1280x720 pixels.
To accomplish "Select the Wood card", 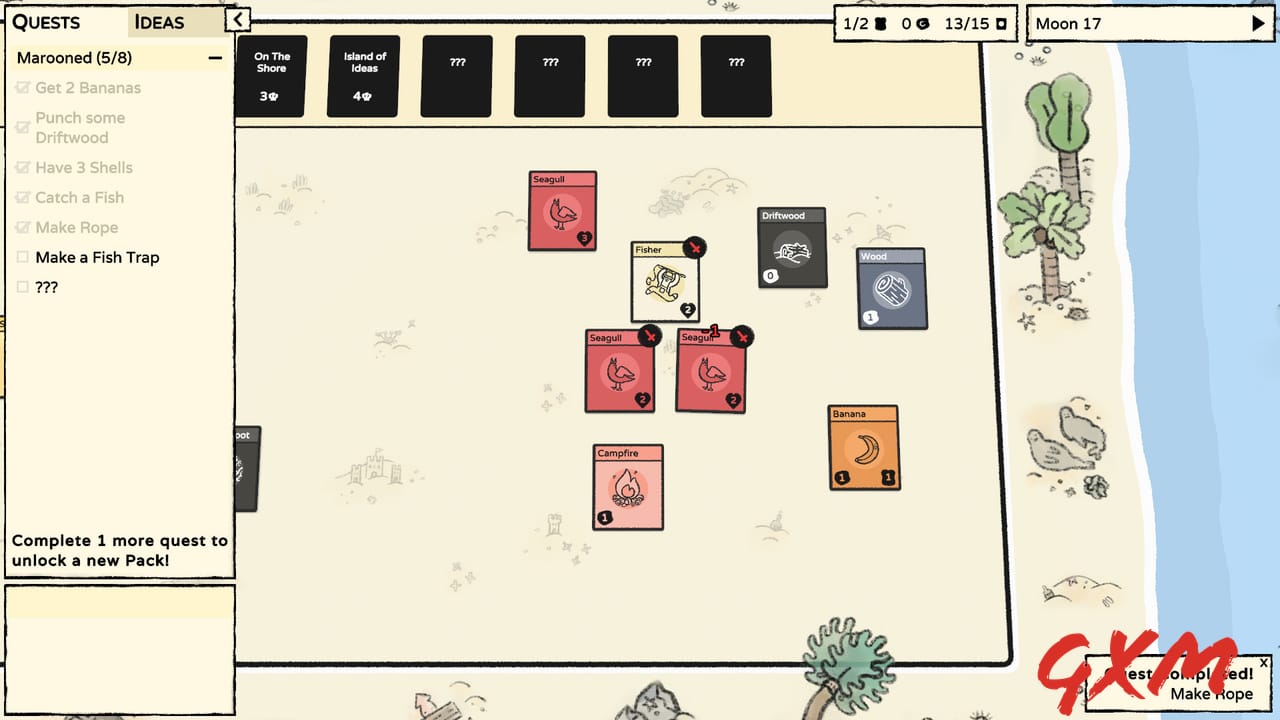I will pos(890,291).
